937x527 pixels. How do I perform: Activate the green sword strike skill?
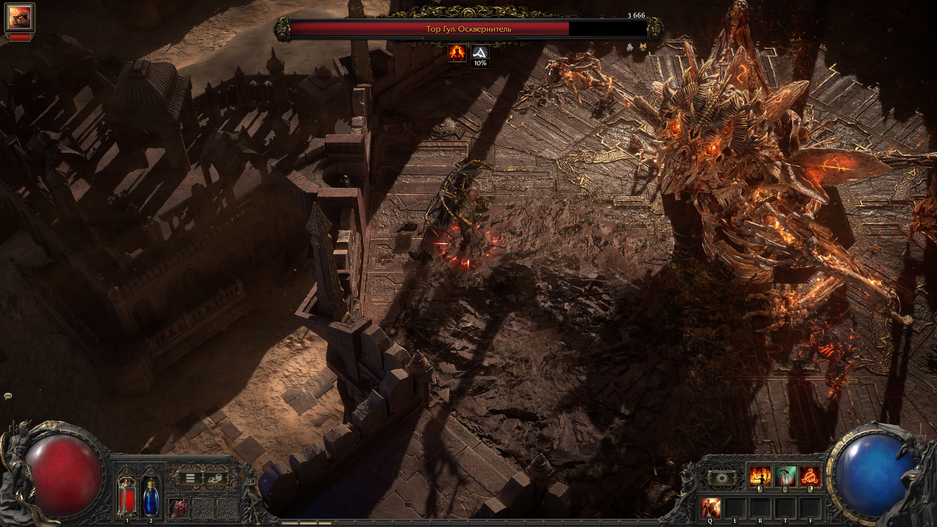click(x=786, y=477)
